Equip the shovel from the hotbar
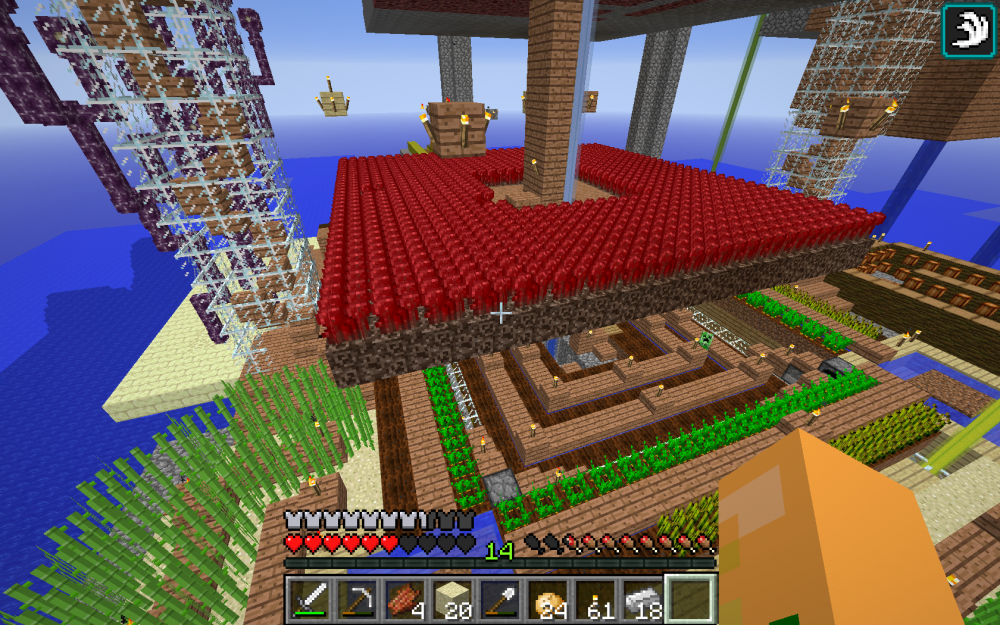Screen dimensions: 1000x625 498,599
